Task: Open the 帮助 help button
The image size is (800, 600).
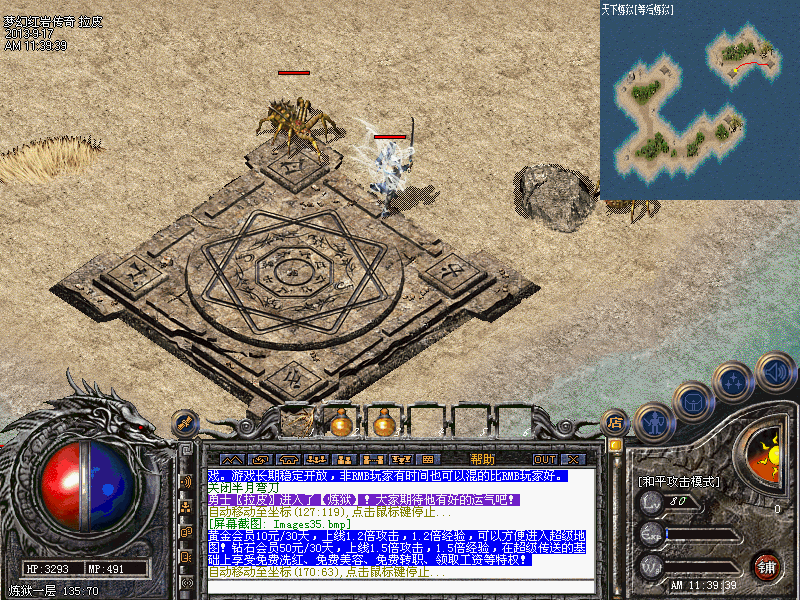Action: coord(482,459)
